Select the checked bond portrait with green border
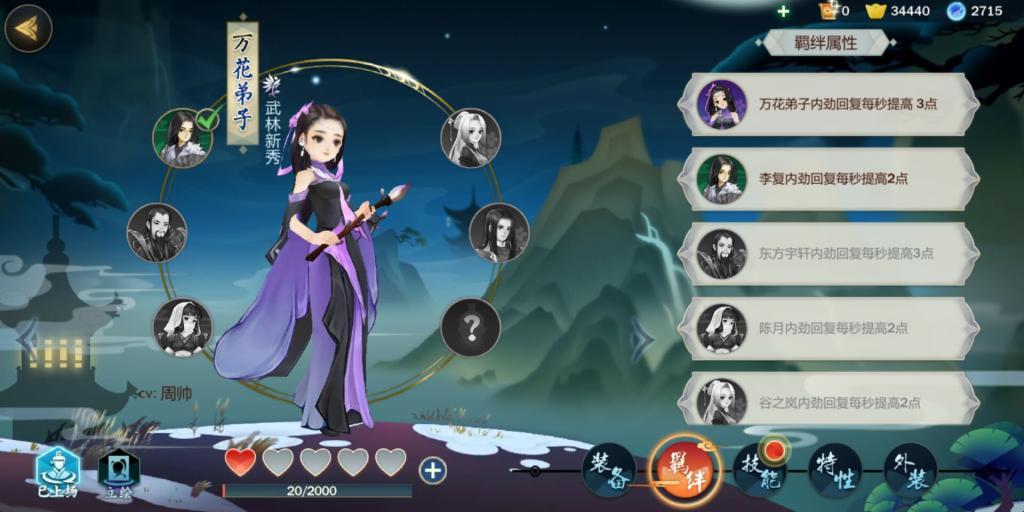Viewport: 1024px width, 512px height. point(182,138)
